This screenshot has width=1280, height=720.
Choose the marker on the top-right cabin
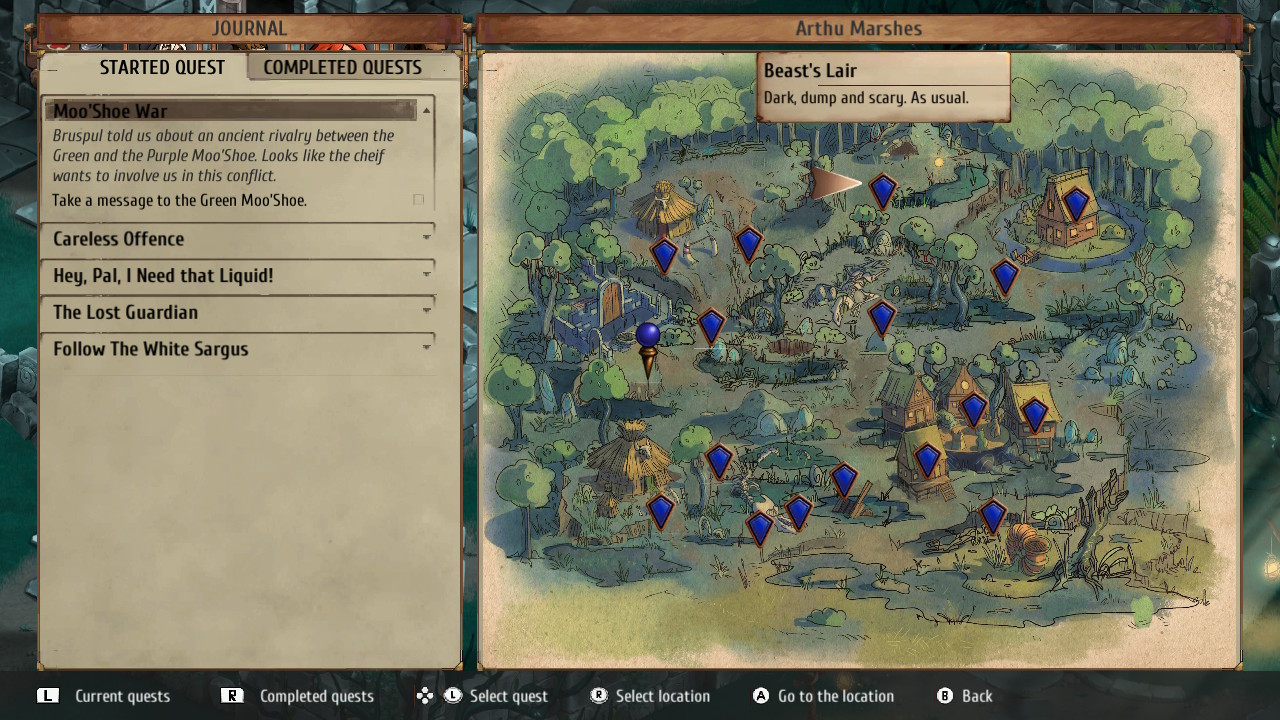pos(1075,204)
